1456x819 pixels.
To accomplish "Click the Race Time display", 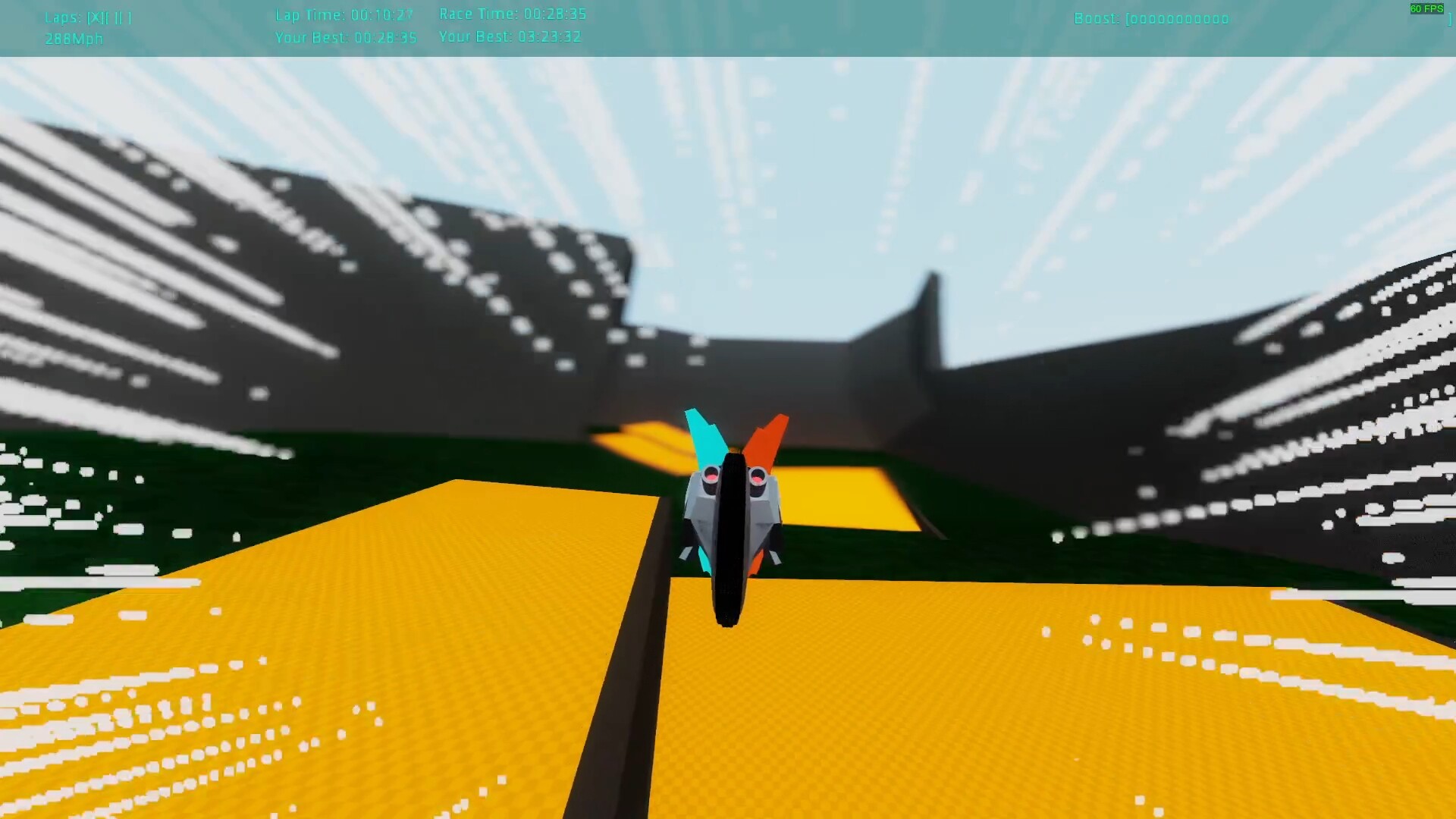I will click(512, 14).
